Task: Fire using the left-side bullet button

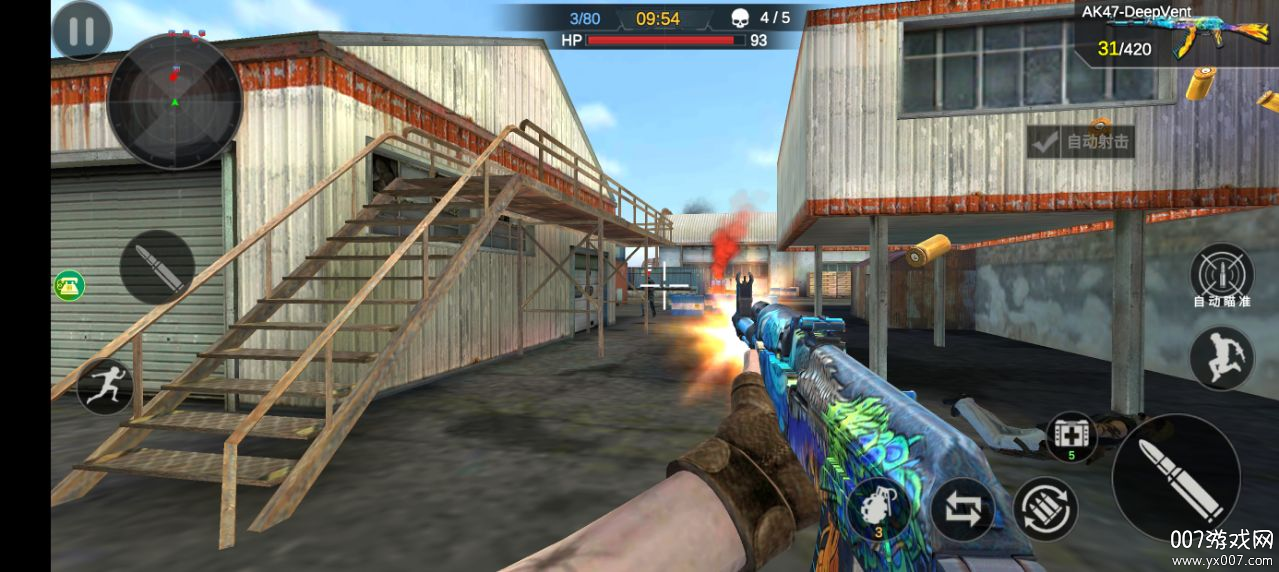Action: (x=157, y=268)
